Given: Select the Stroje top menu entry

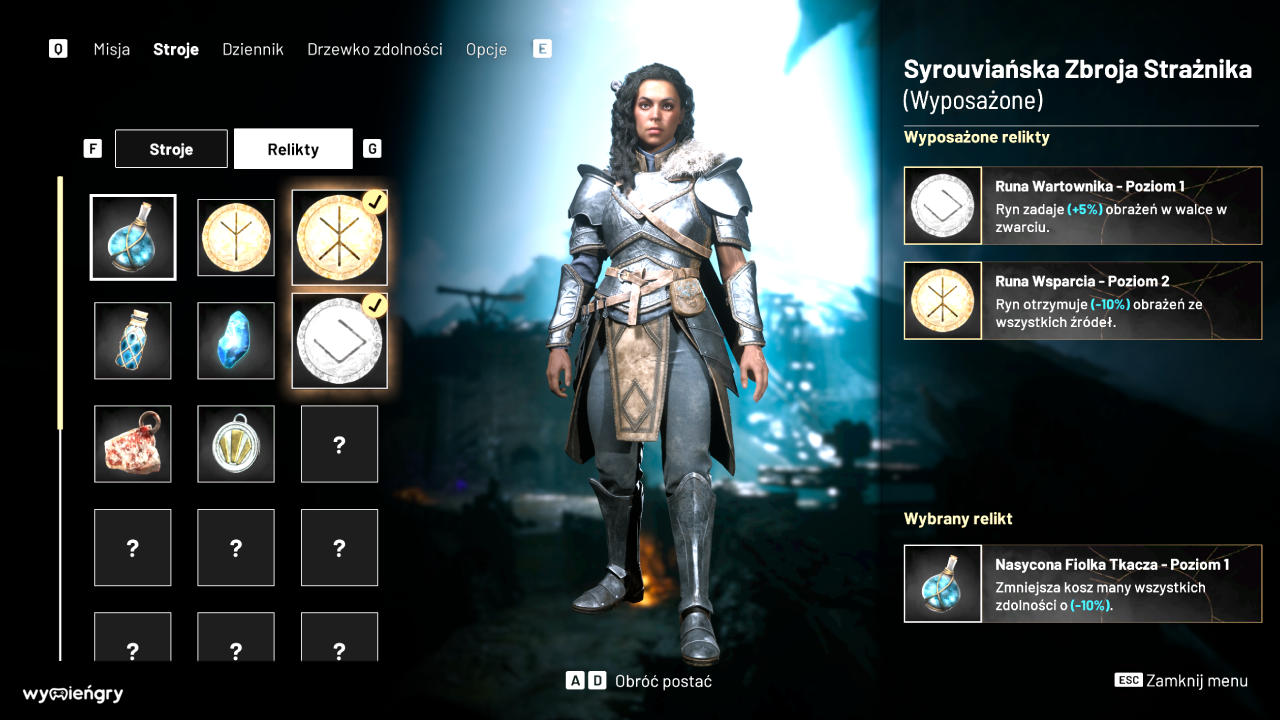Looking at the screenshot, I should pos(176,49).
